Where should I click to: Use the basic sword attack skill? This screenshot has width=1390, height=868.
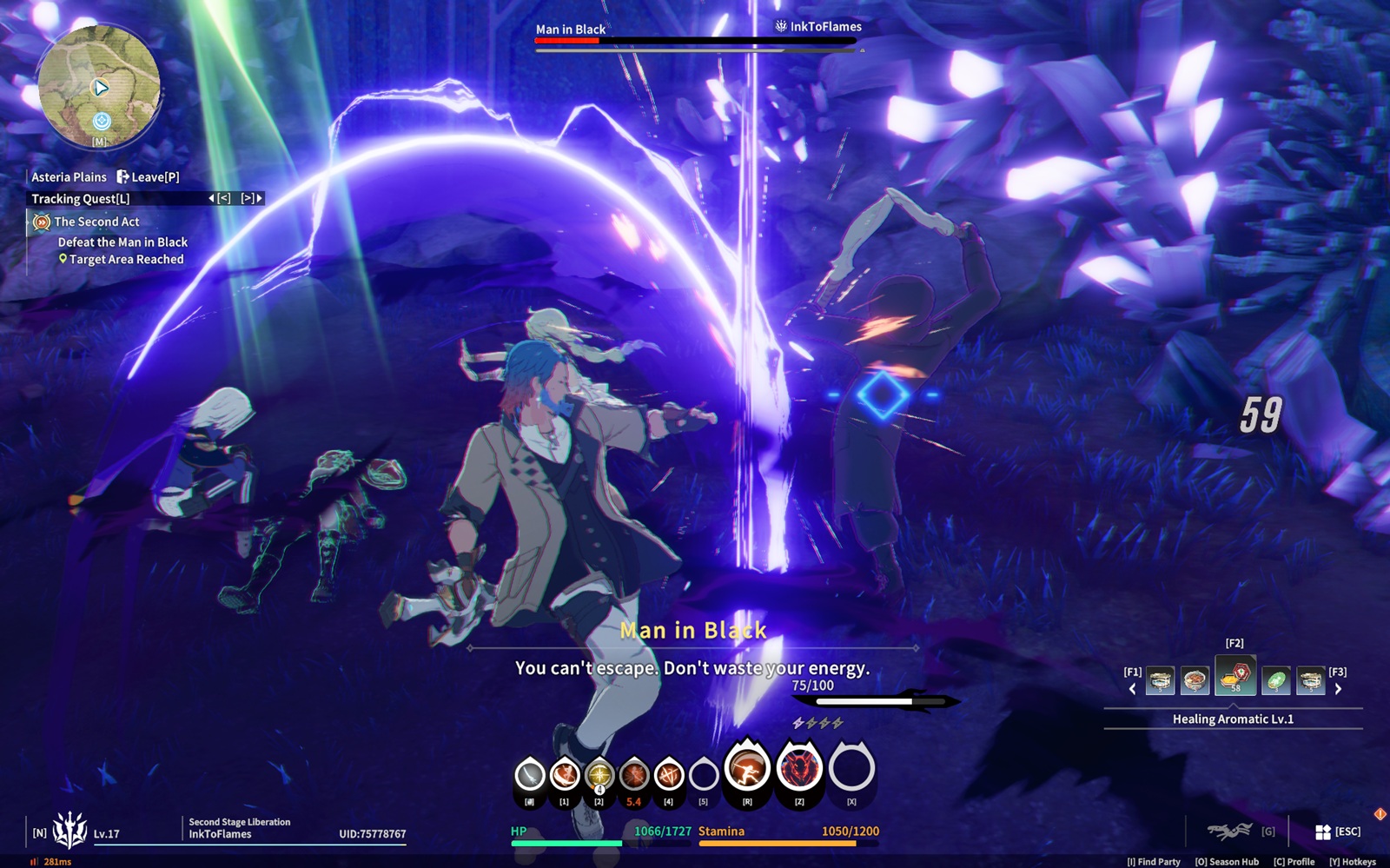click(x=529, y=774)
